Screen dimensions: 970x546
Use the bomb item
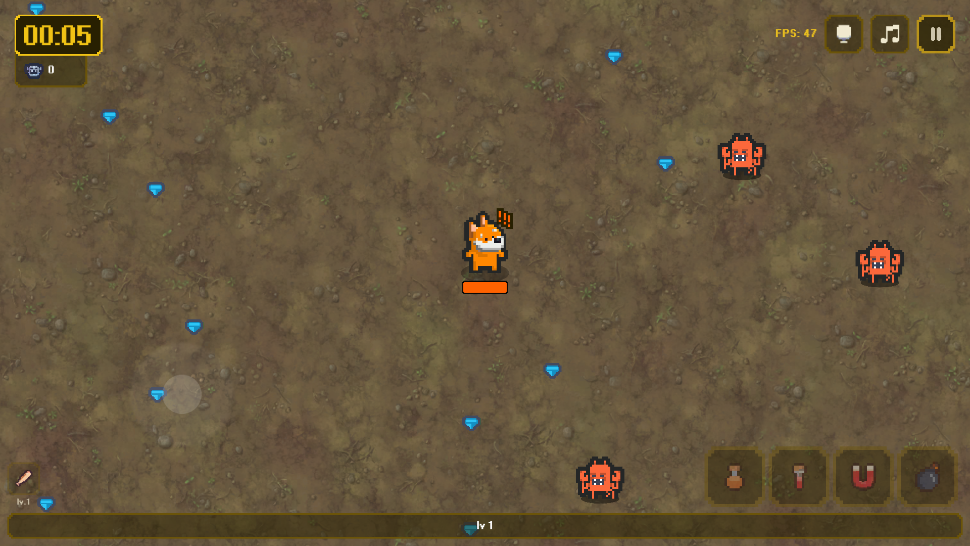pos(927,477)
